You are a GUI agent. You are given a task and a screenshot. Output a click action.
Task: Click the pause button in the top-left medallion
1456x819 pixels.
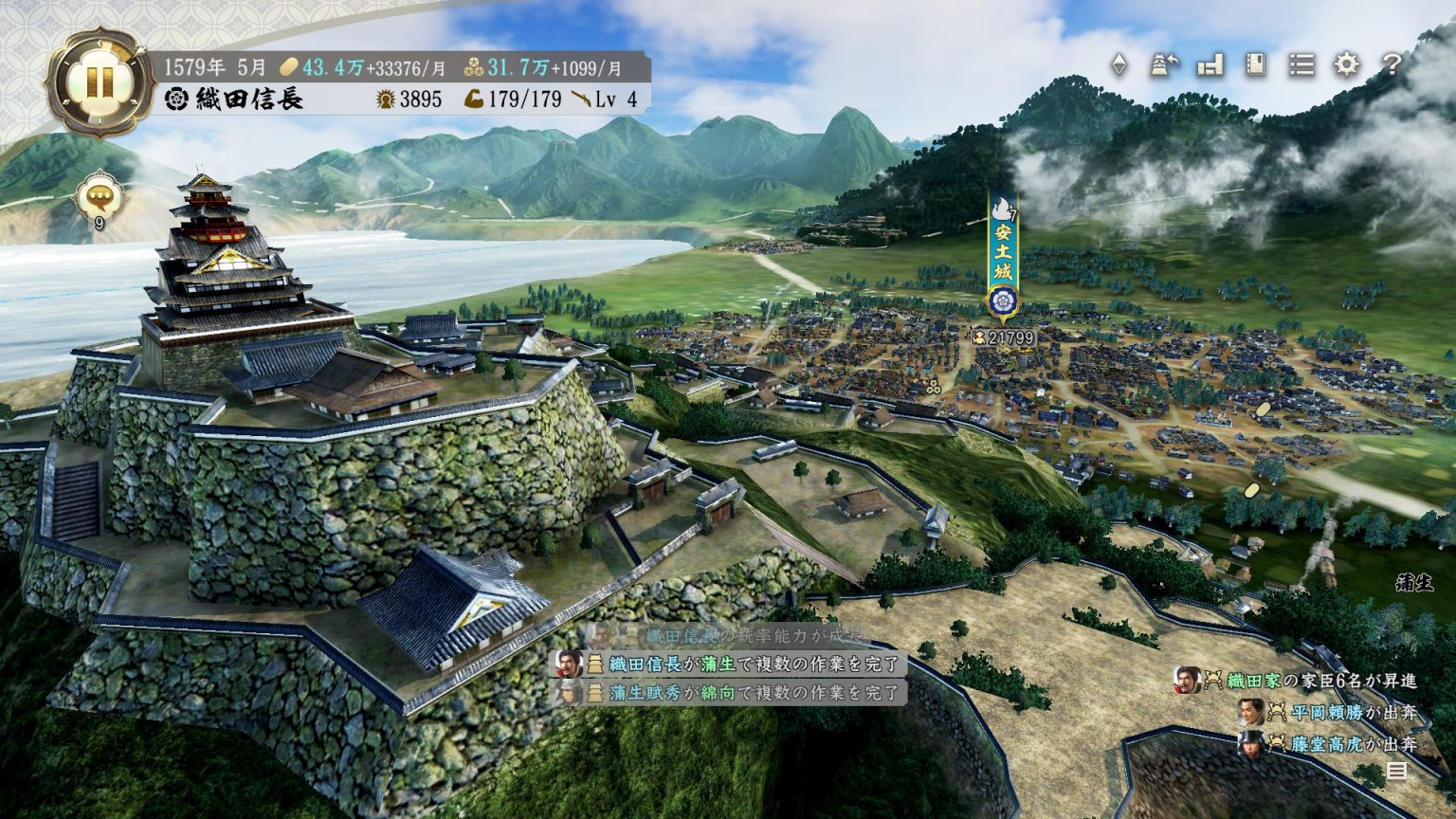[100, 82]
